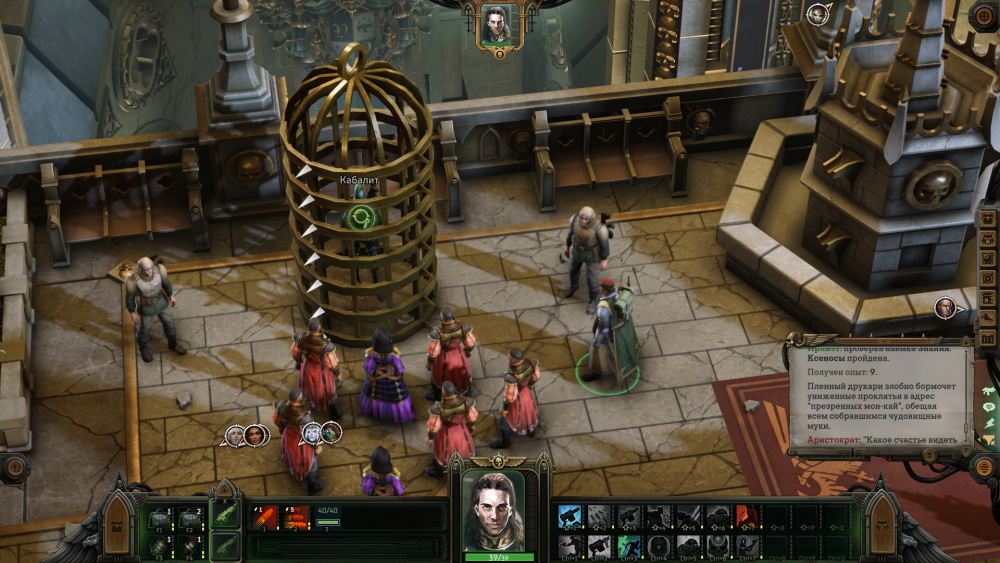Screen dimensions: 1000x563
Task: Select the party member portrait at top
Action: coord(497,24)
